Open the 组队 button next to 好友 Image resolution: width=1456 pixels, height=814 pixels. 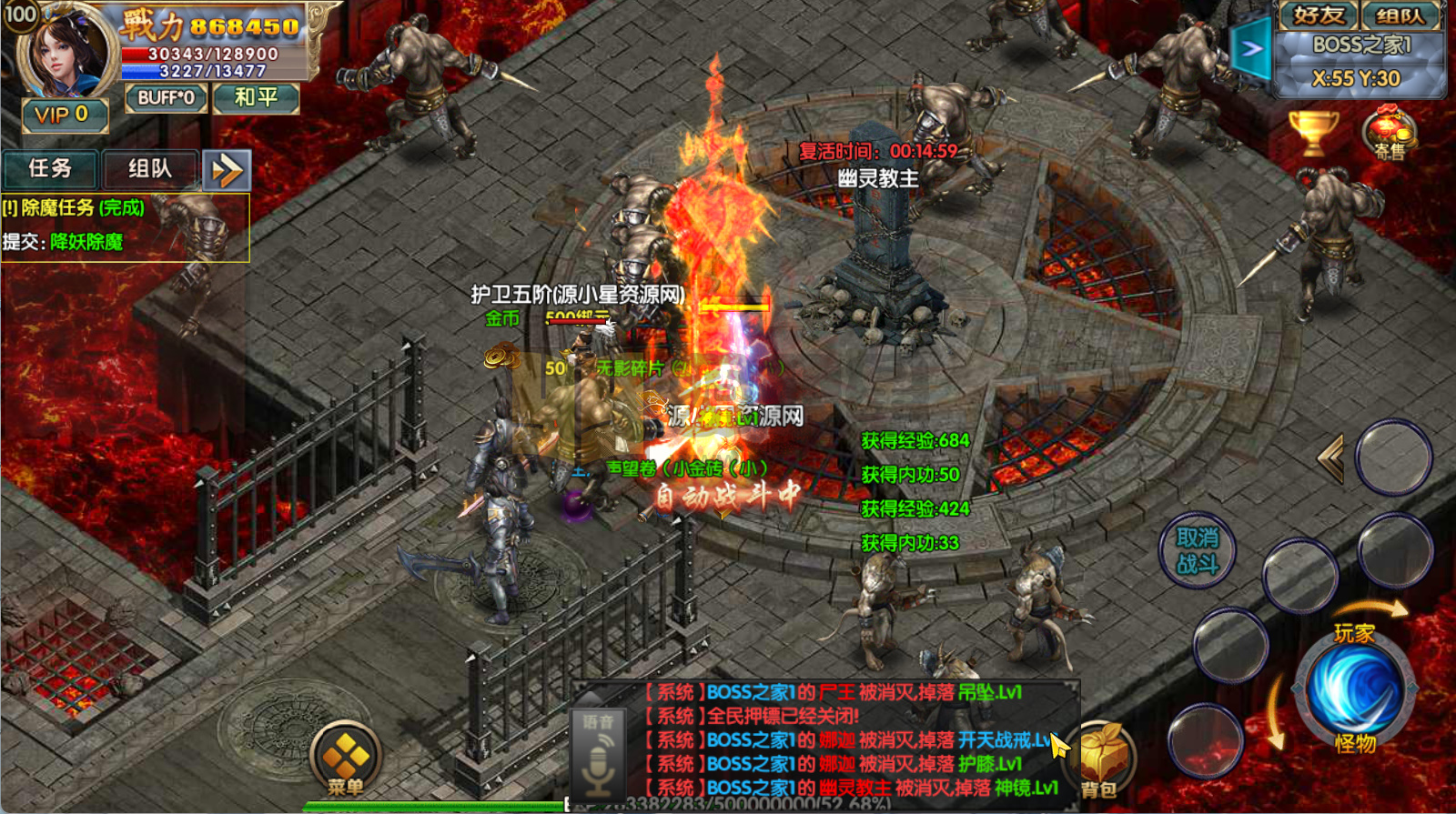point(1400,15)
